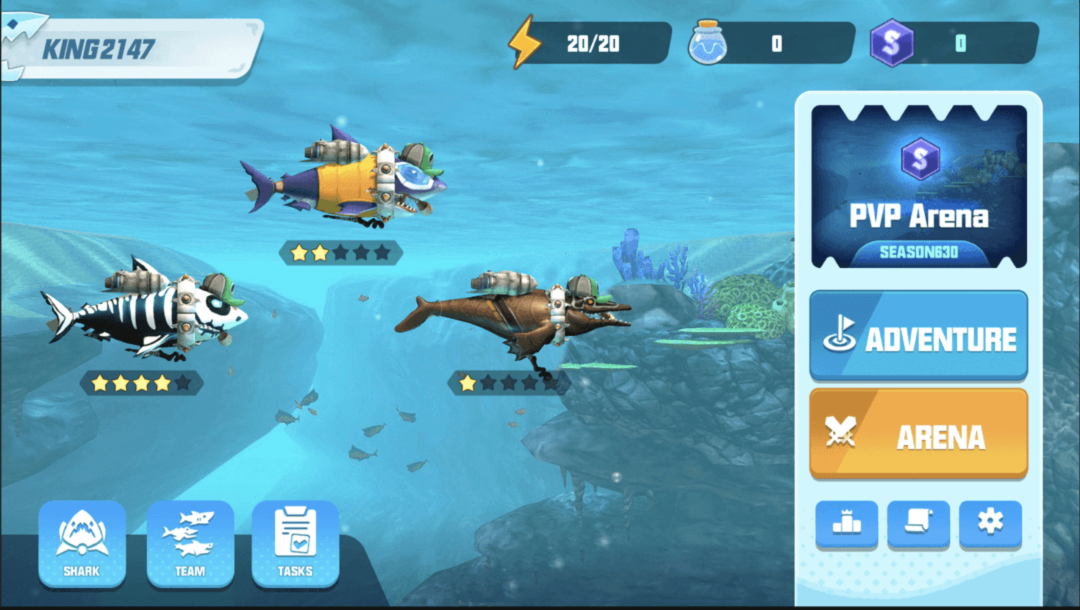This screenshot has height=610, width=1080.
Task: Tap the King2147 player name banner
Action: pyautogui.click(x=130, y=48)
